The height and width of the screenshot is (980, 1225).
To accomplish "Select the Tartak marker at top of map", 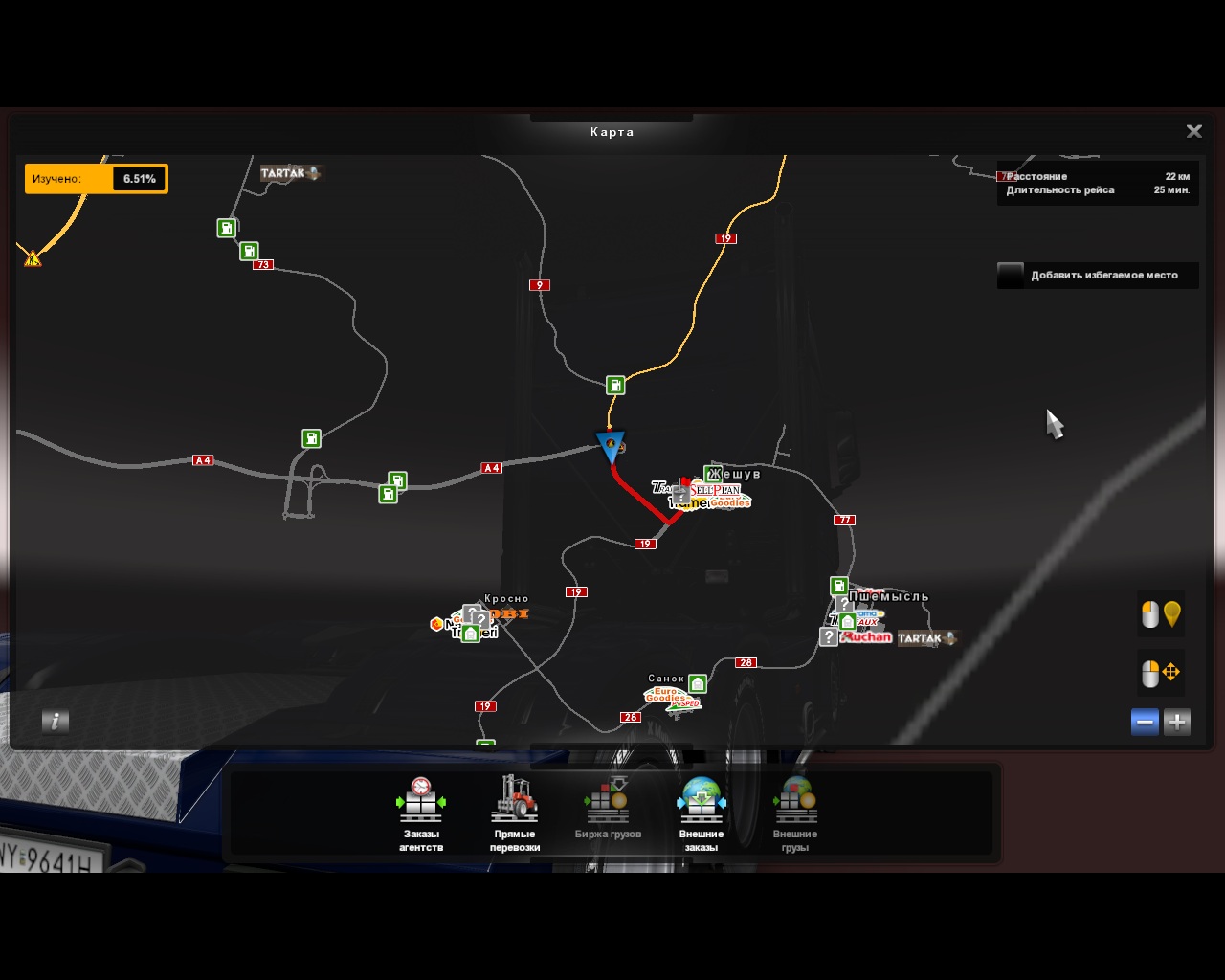I will tap(290, 173).
